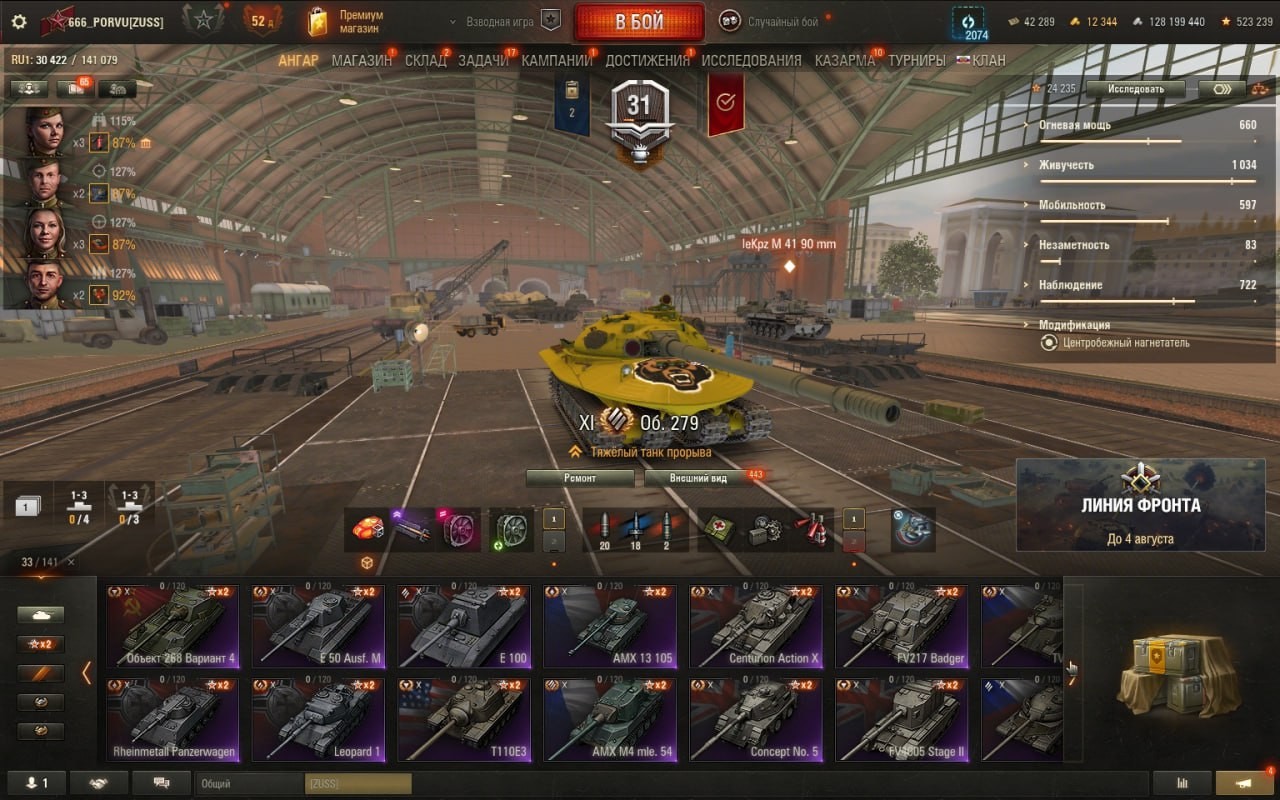This screenshot has width=1280, height=800.
Task: Click the Исследовать research button
Action: point(1135,89)
